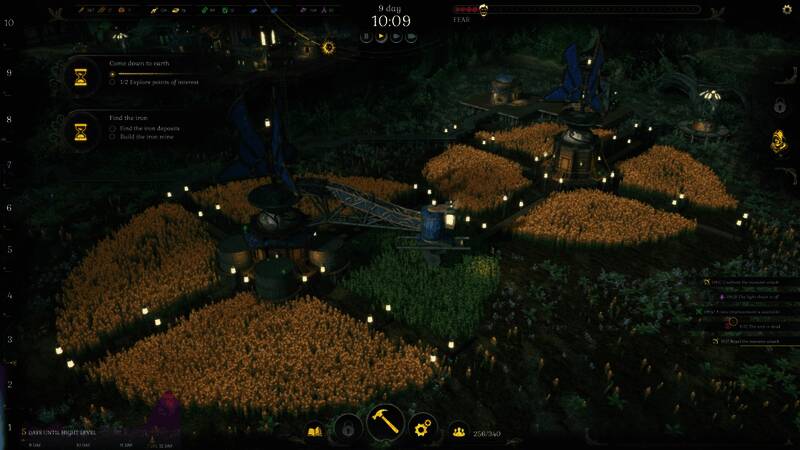Click the golden creature icon on right panel

click(x=779, y=143)
